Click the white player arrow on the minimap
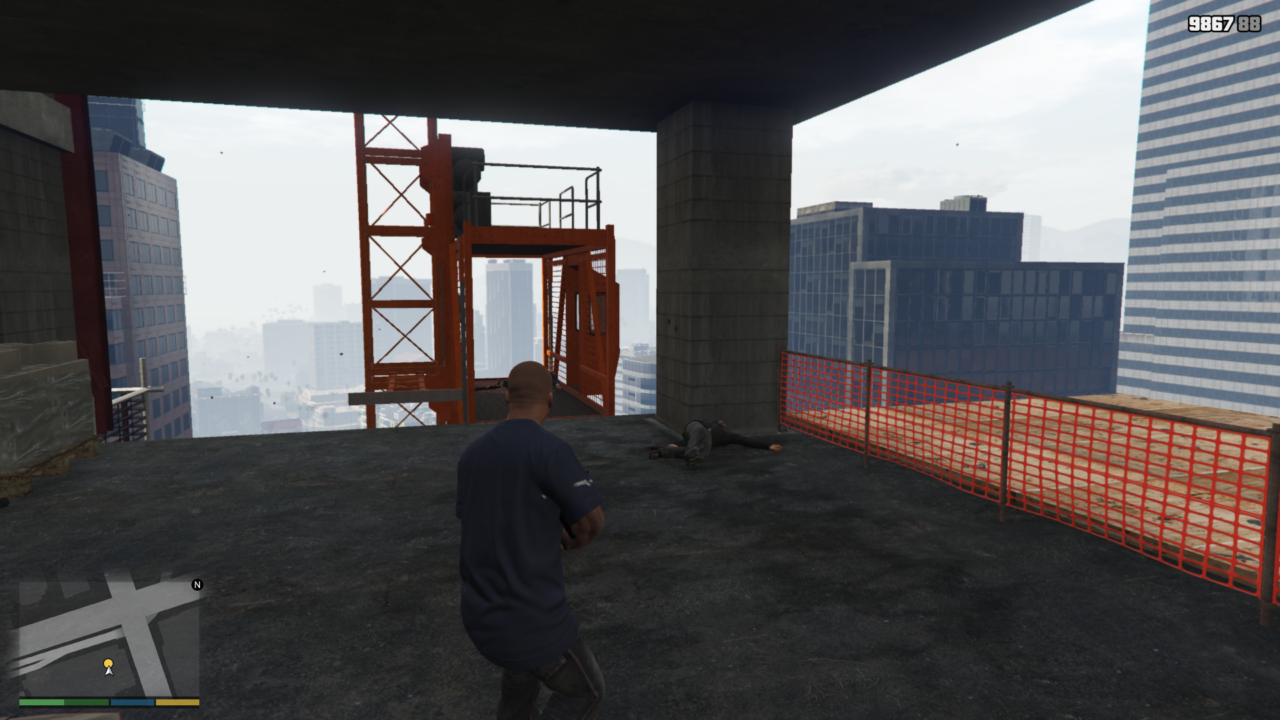 [109, 672]
